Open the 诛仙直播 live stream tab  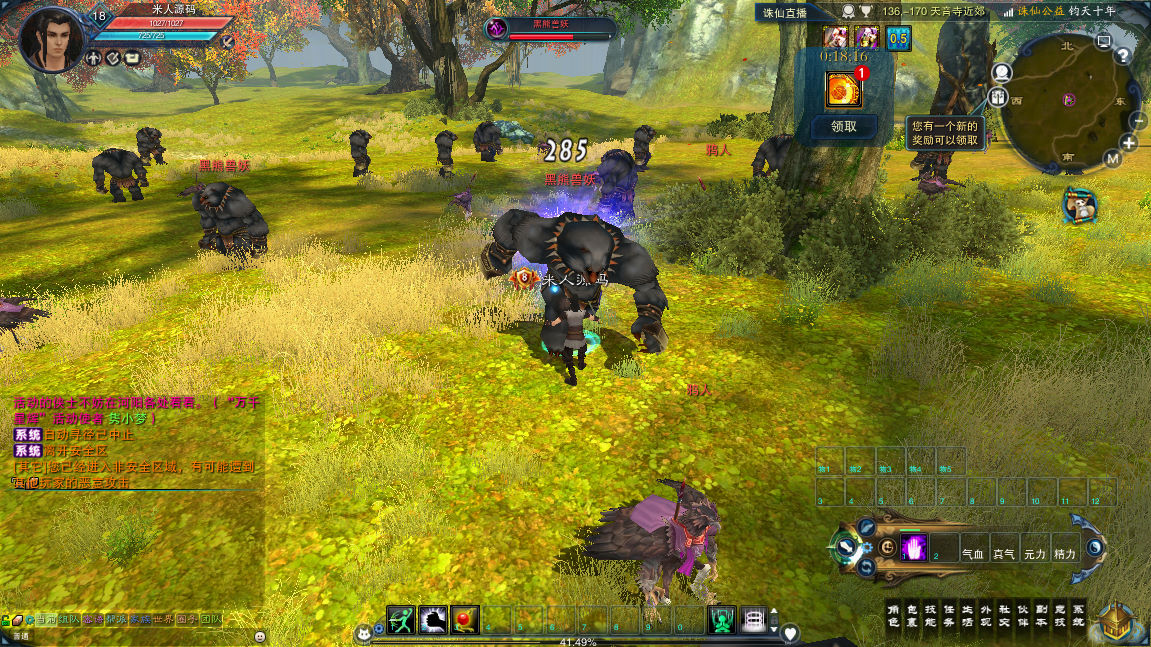tap(784, 11)
